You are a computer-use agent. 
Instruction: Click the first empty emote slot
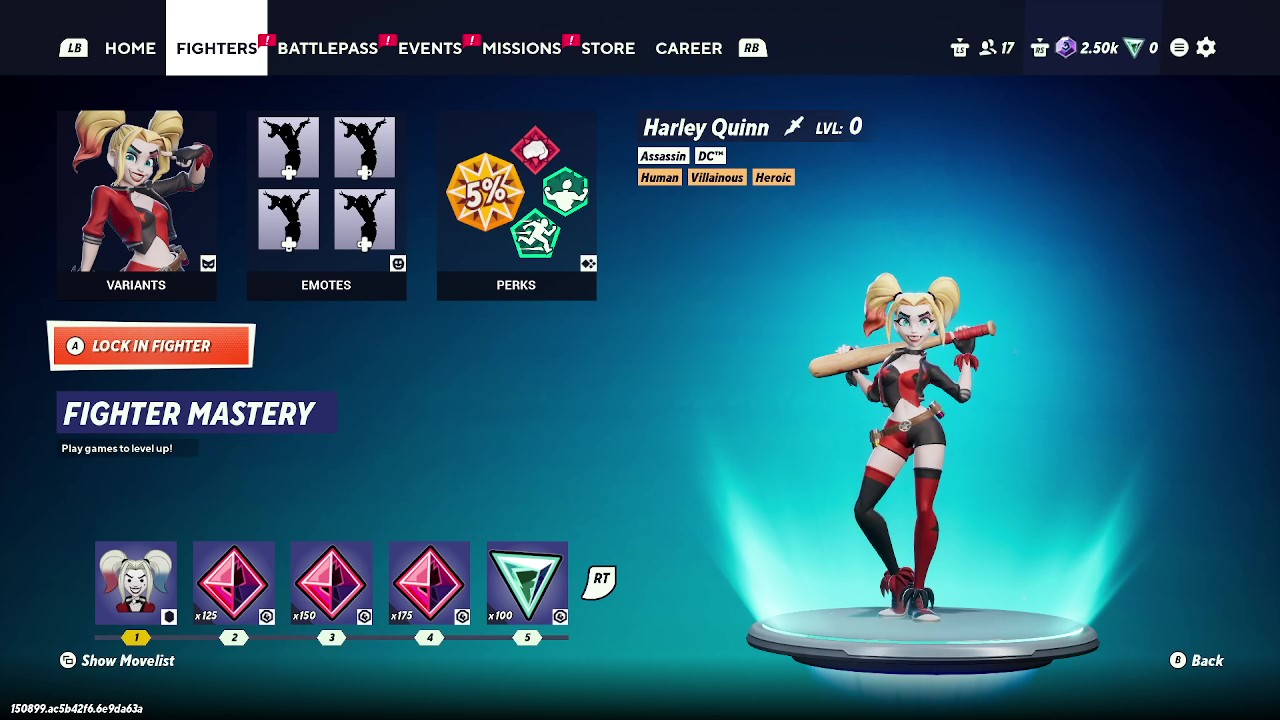click(288, 148)
